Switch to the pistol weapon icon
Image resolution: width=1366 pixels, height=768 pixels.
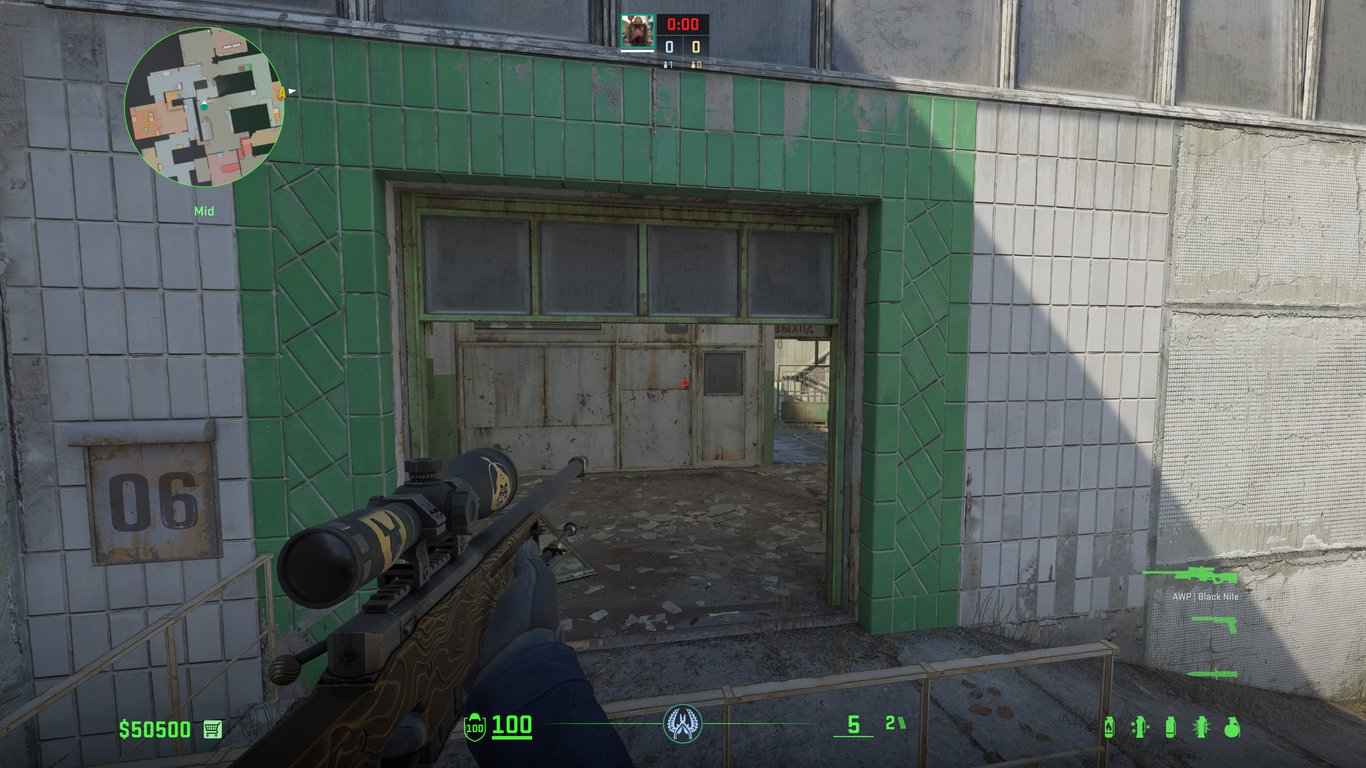pyautogui.click(x=1214, y=624)
